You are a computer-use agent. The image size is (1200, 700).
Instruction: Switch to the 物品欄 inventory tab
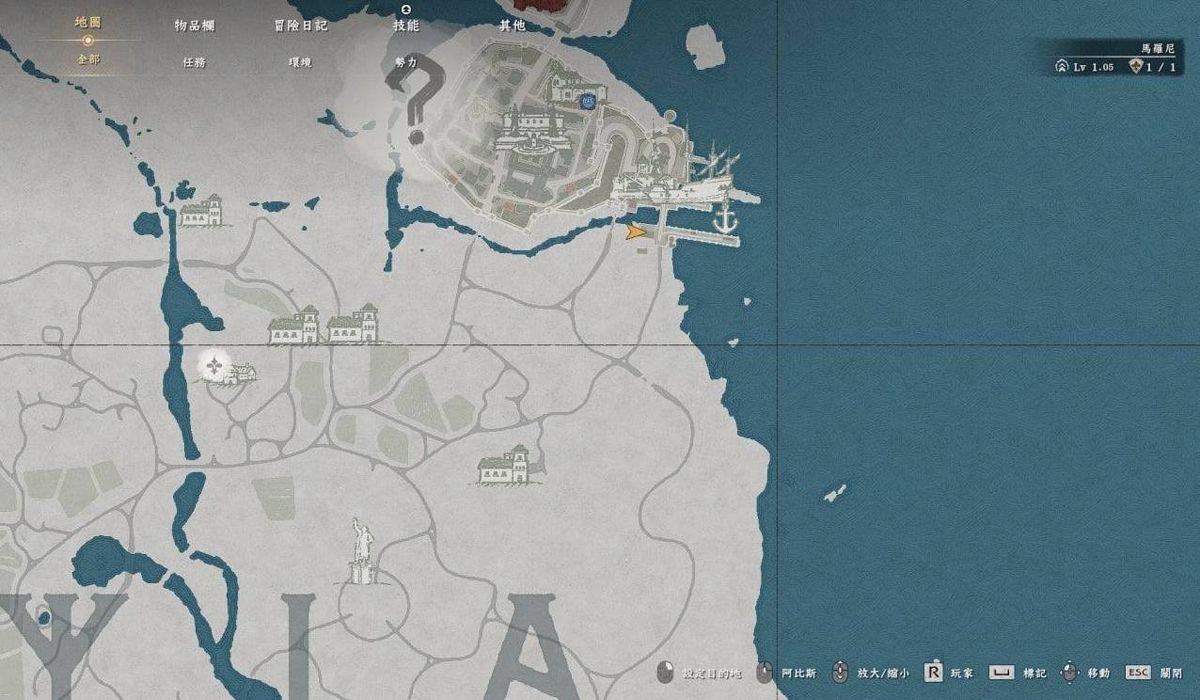(x=194, y=26)
